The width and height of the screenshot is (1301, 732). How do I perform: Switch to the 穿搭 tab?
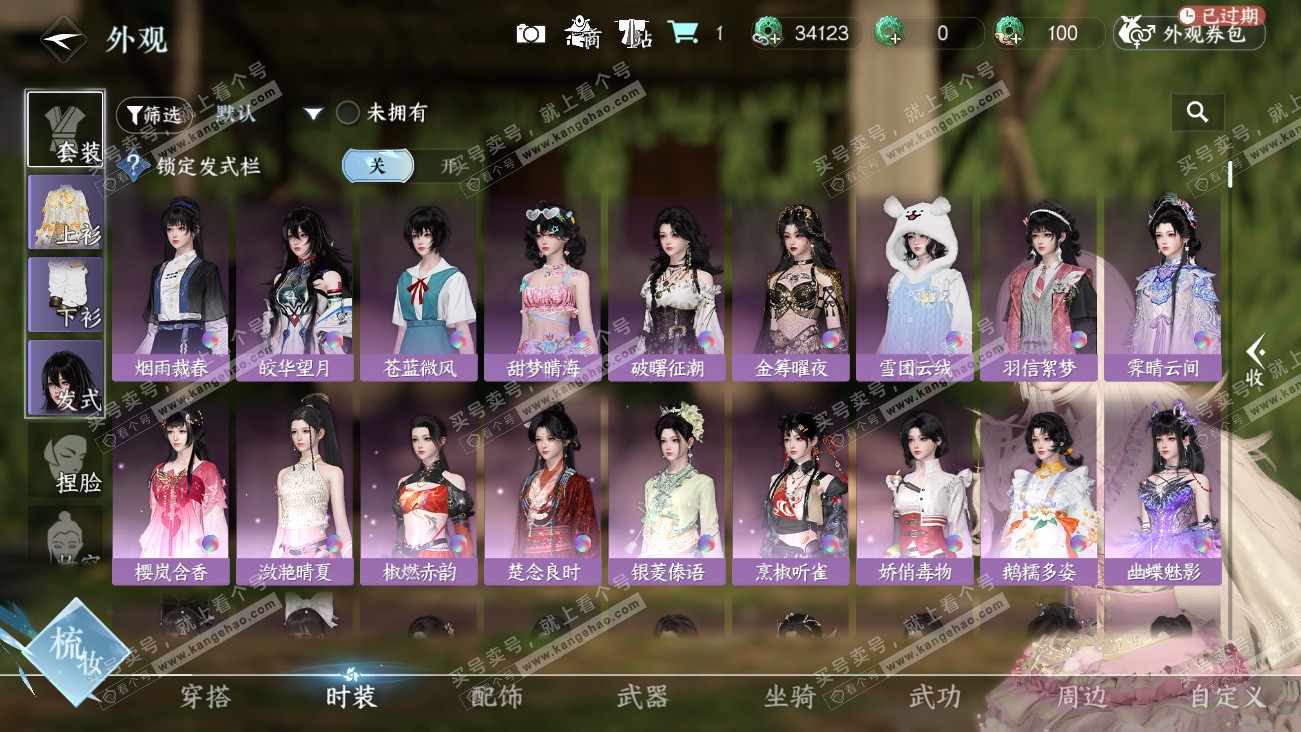point(206,696)
